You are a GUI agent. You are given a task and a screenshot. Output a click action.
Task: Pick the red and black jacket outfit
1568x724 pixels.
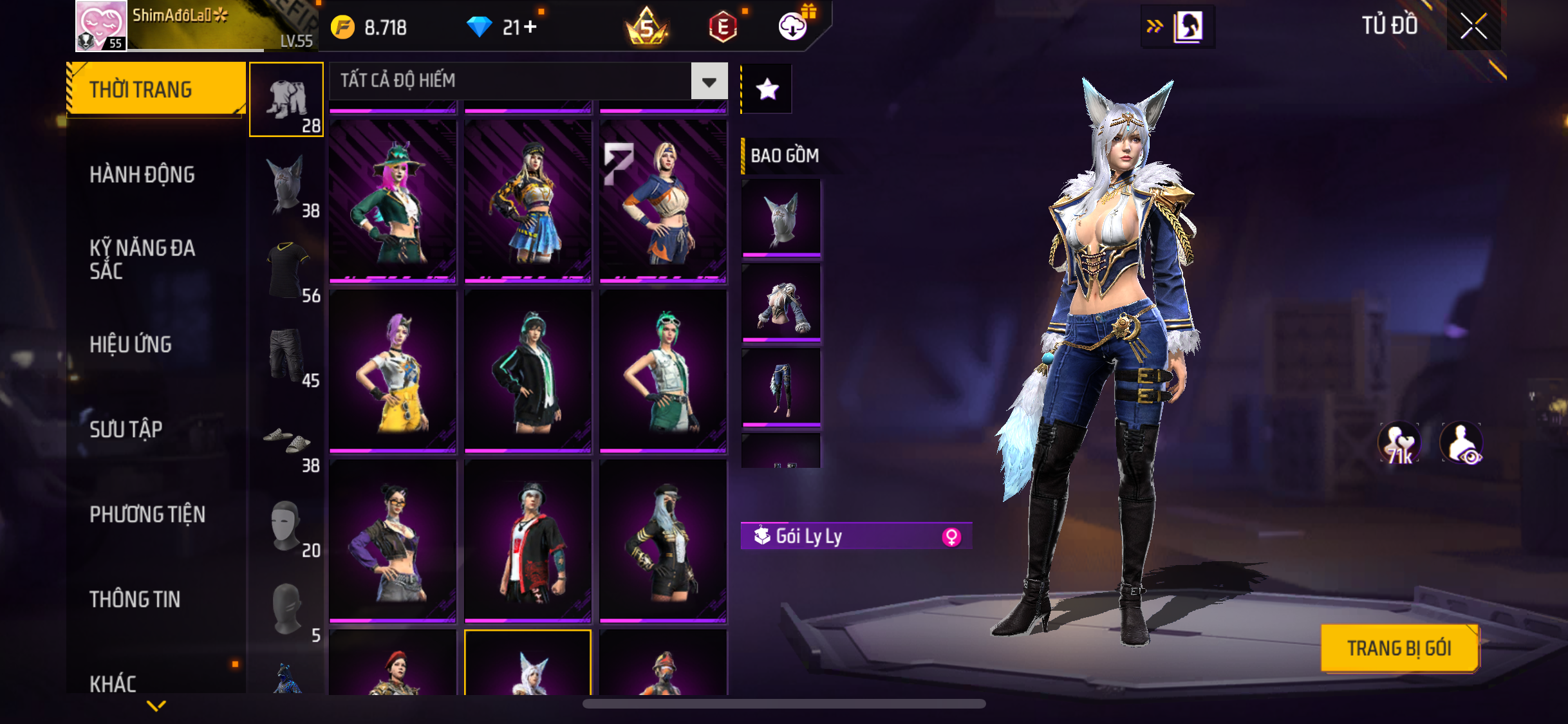[x=528, y=541]
